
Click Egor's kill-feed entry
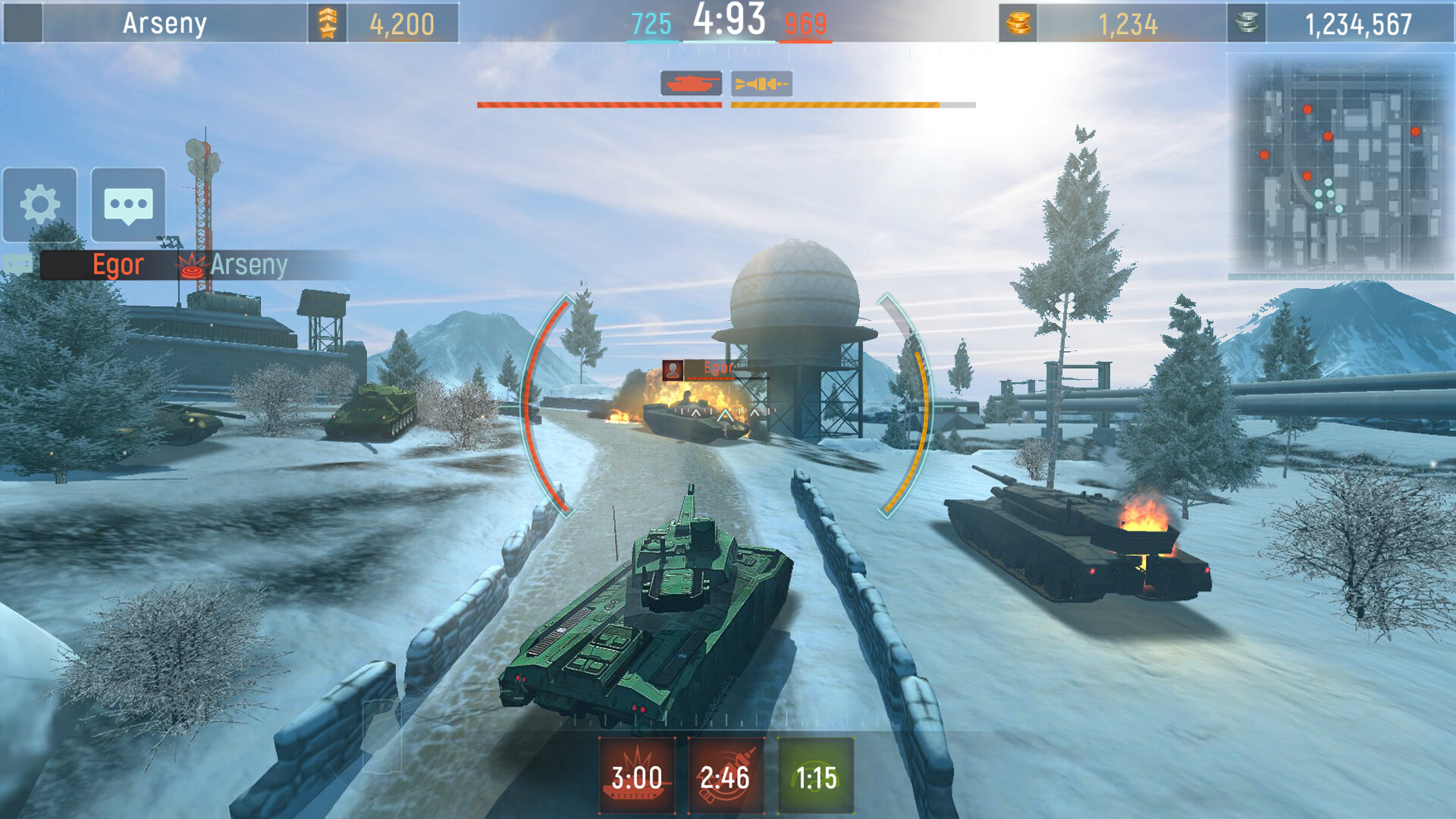click(x=118, y=265)
